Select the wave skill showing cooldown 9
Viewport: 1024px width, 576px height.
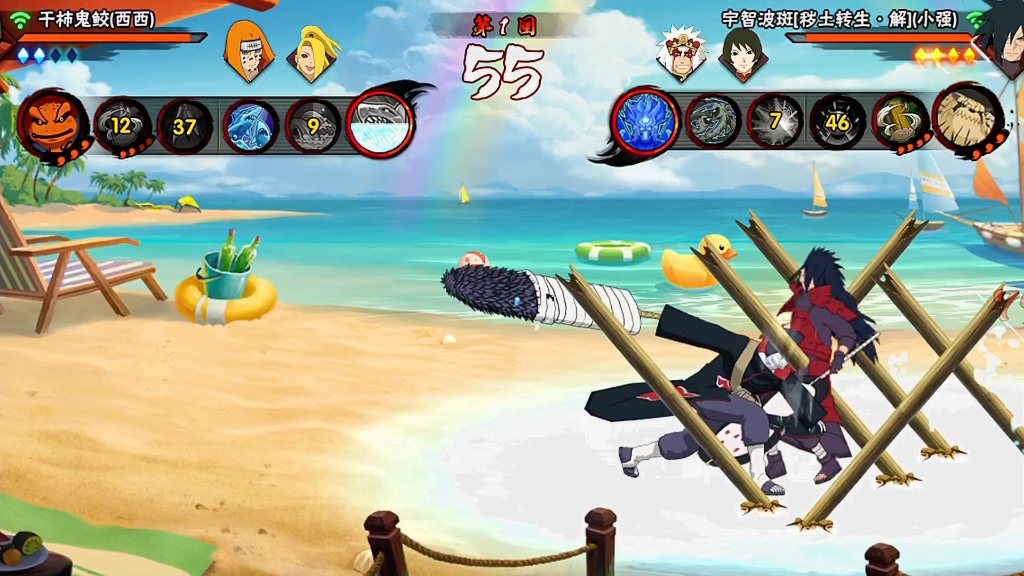point(313,126)
